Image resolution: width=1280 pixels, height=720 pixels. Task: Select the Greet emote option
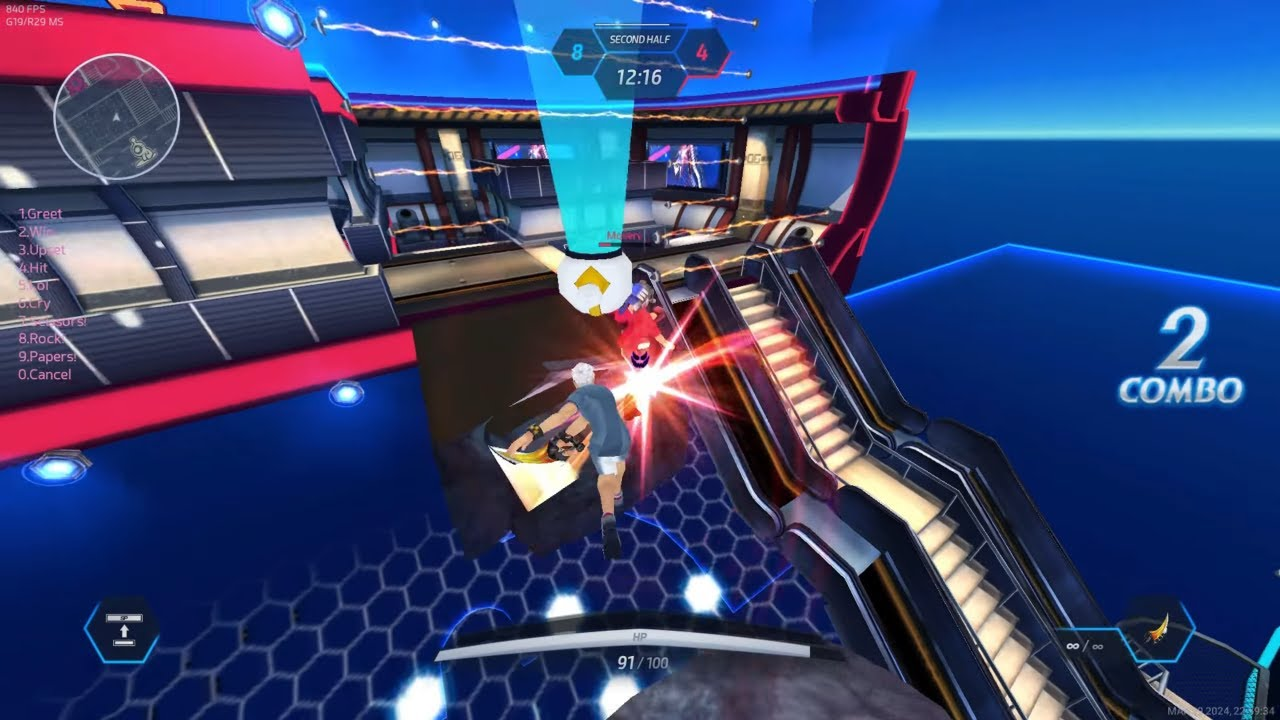(40, 214)
